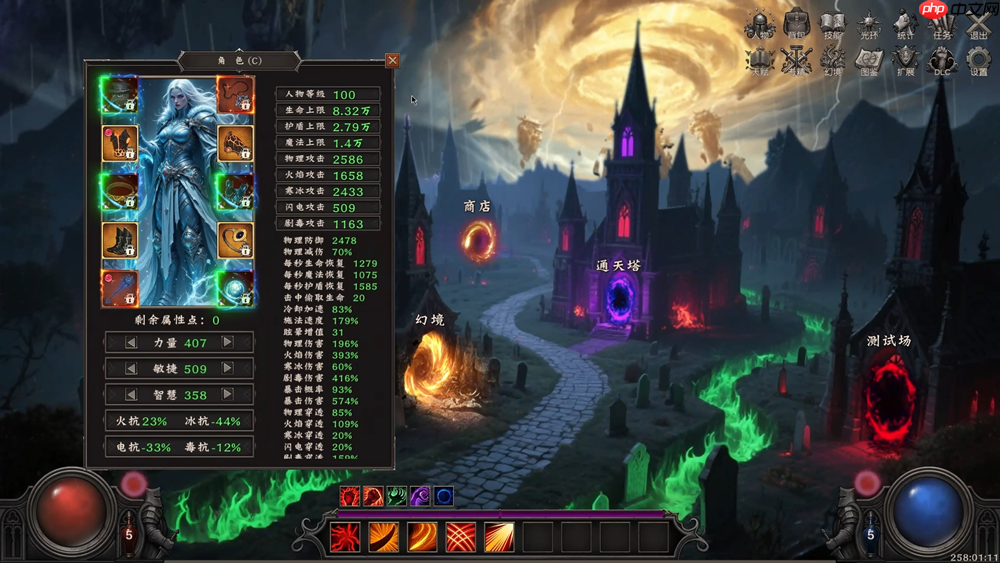Decrease 敏捷 agility with left arrow
The image size is (1000, 563).
tap(130, 368)
